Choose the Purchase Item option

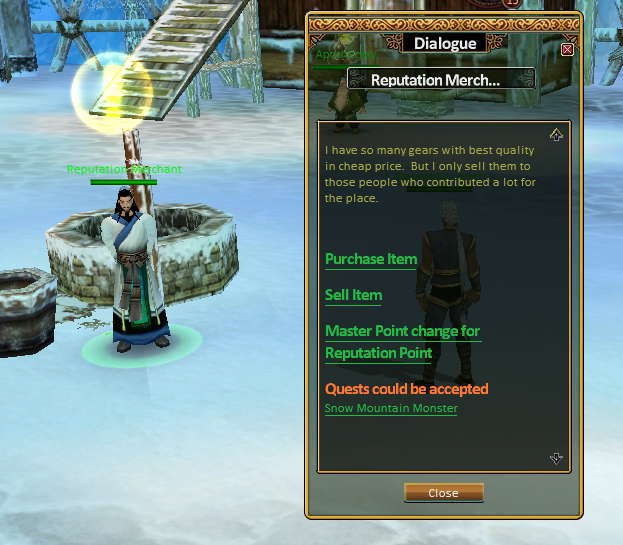371,259
